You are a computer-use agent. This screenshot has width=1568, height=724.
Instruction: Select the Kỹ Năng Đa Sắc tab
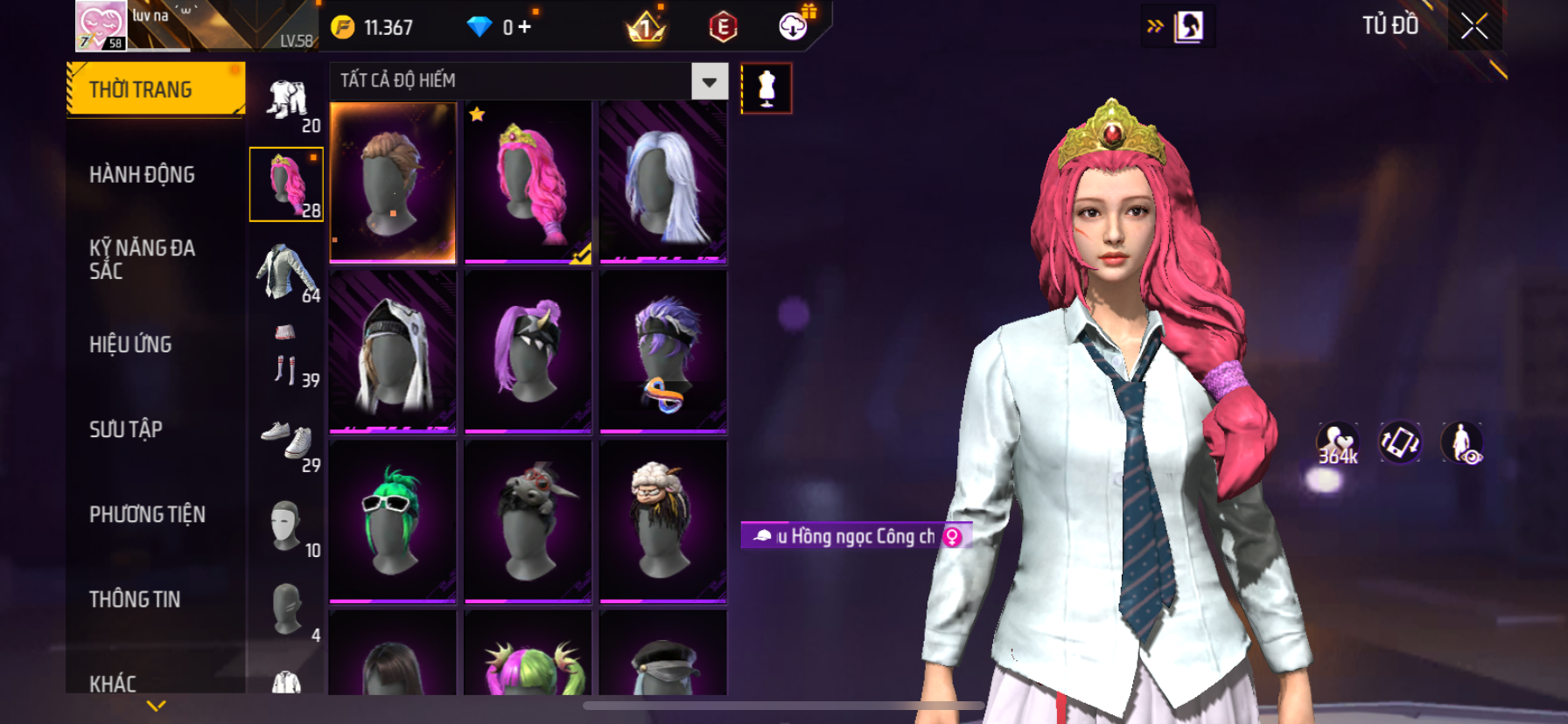tap(142, 259)
